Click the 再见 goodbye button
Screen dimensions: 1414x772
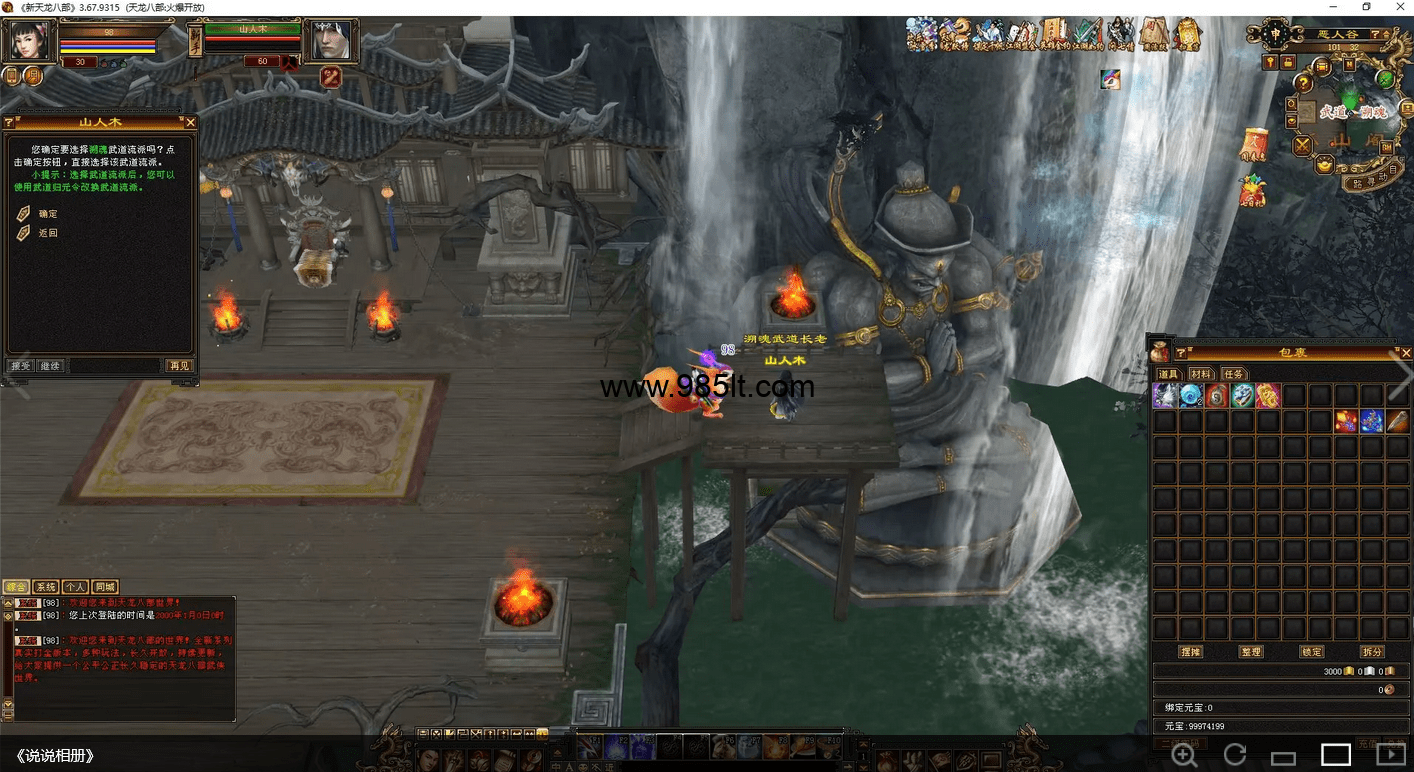tap(179, 366)
